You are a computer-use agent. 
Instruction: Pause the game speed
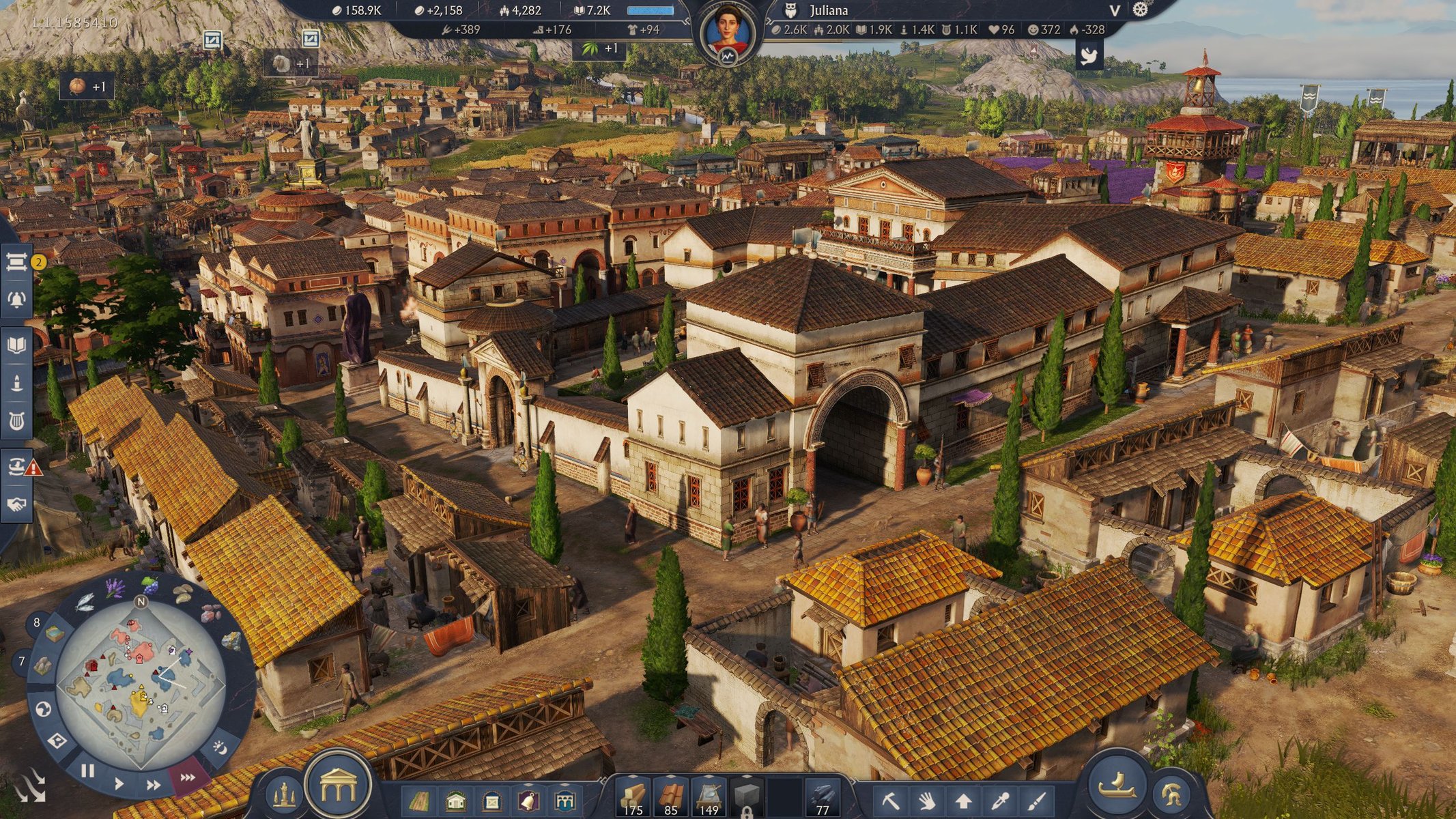(x=87, y=771)
